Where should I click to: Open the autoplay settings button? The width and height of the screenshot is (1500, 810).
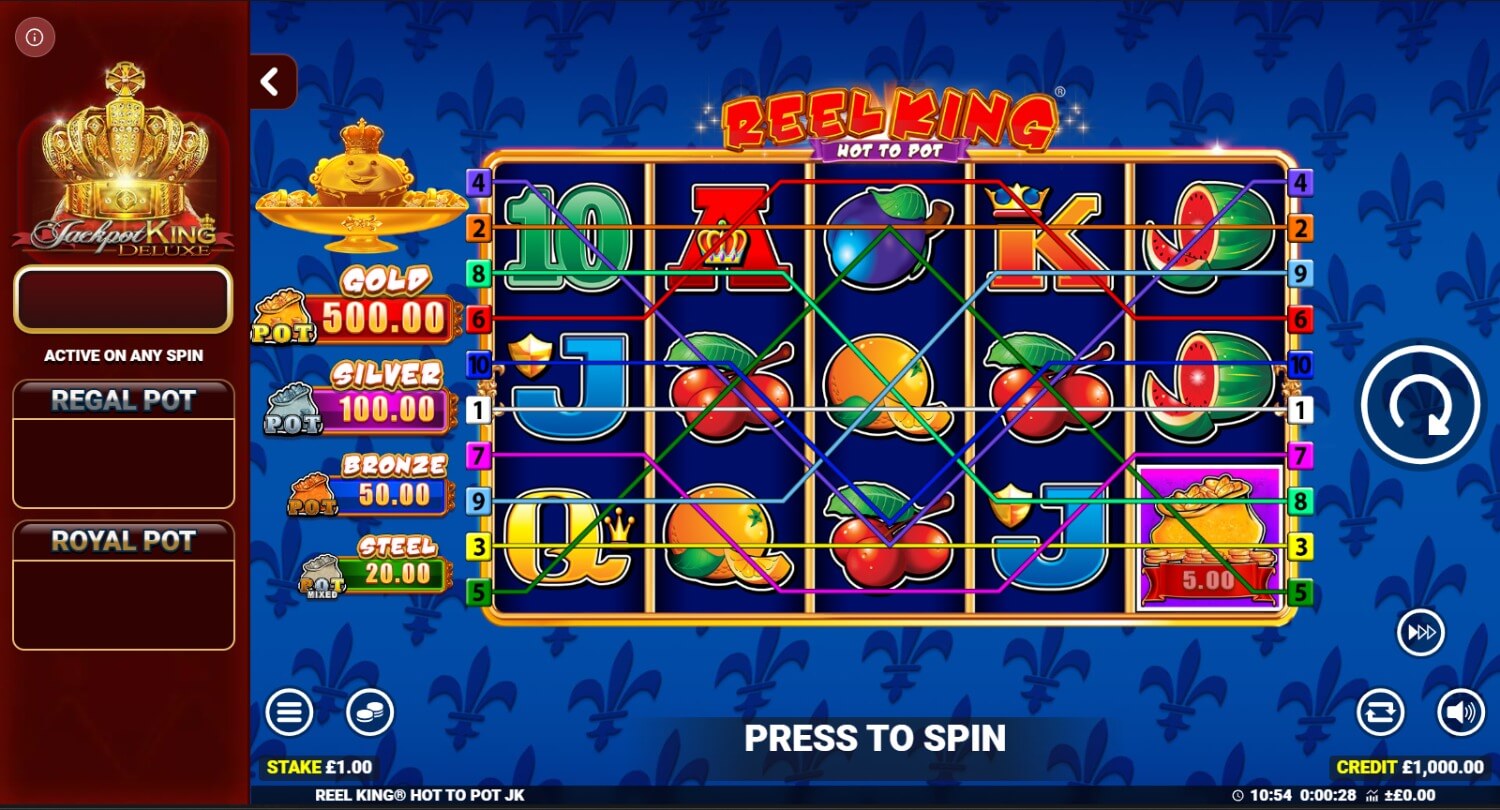coord(1380,713)
